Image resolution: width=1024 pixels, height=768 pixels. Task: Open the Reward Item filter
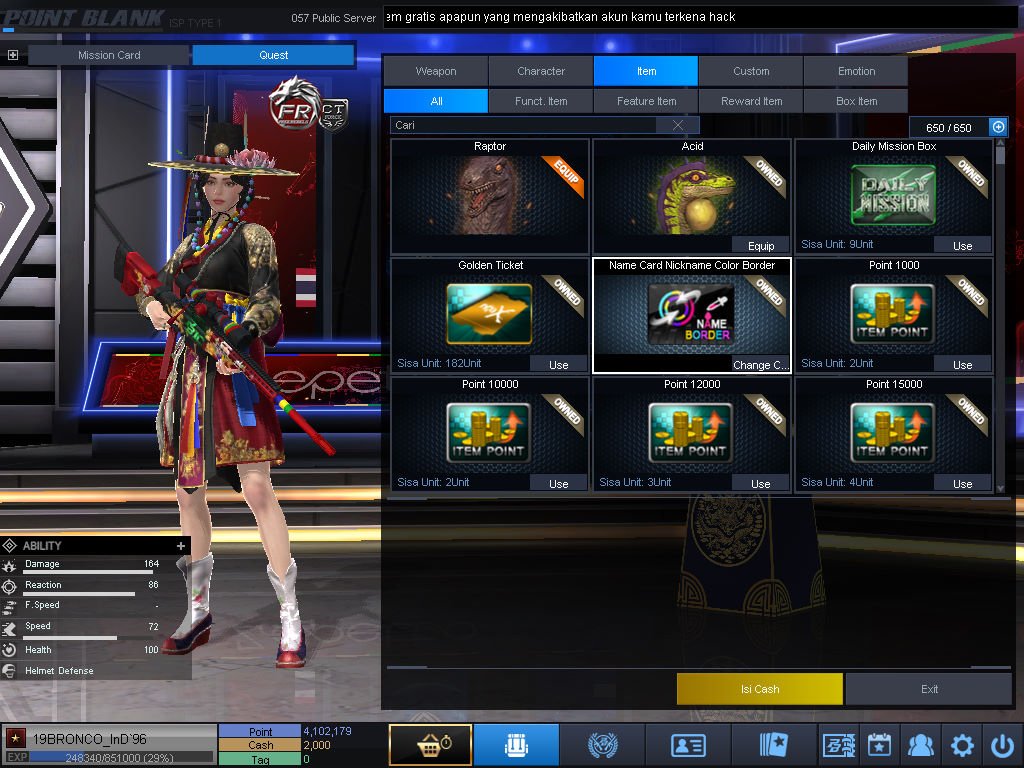click(x=751, y=101)
